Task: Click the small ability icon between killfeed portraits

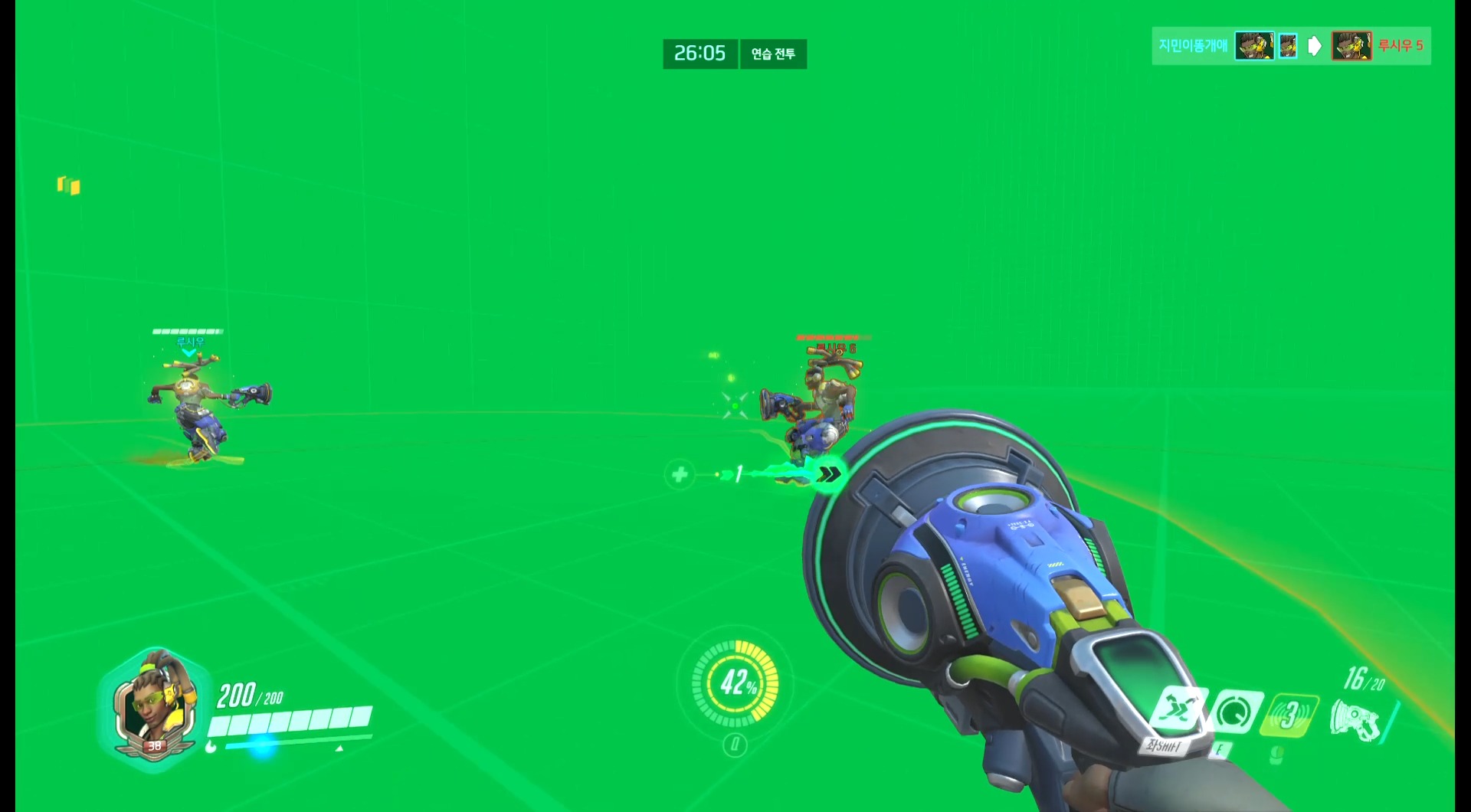Action: point(1288,44)
